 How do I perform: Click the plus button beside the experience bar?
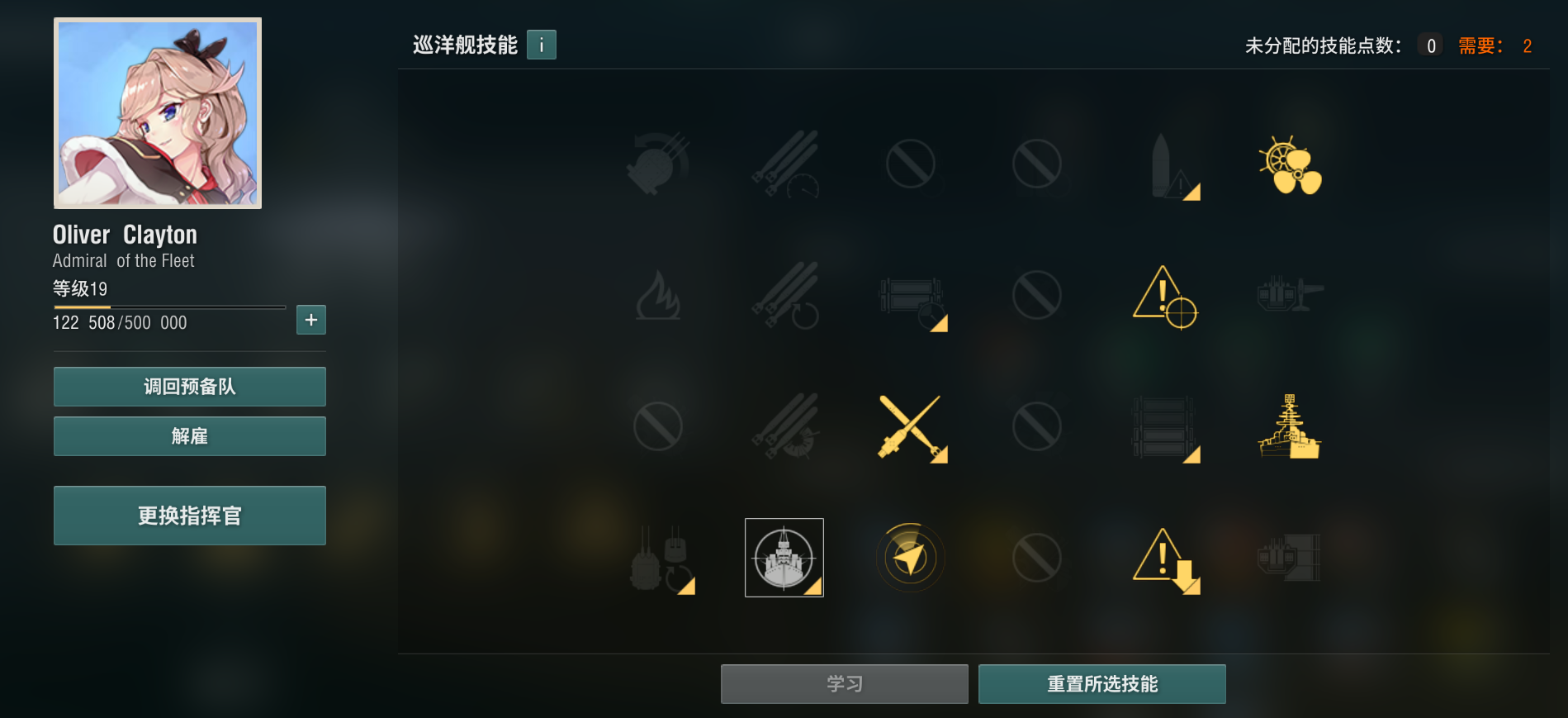(310, 320)
